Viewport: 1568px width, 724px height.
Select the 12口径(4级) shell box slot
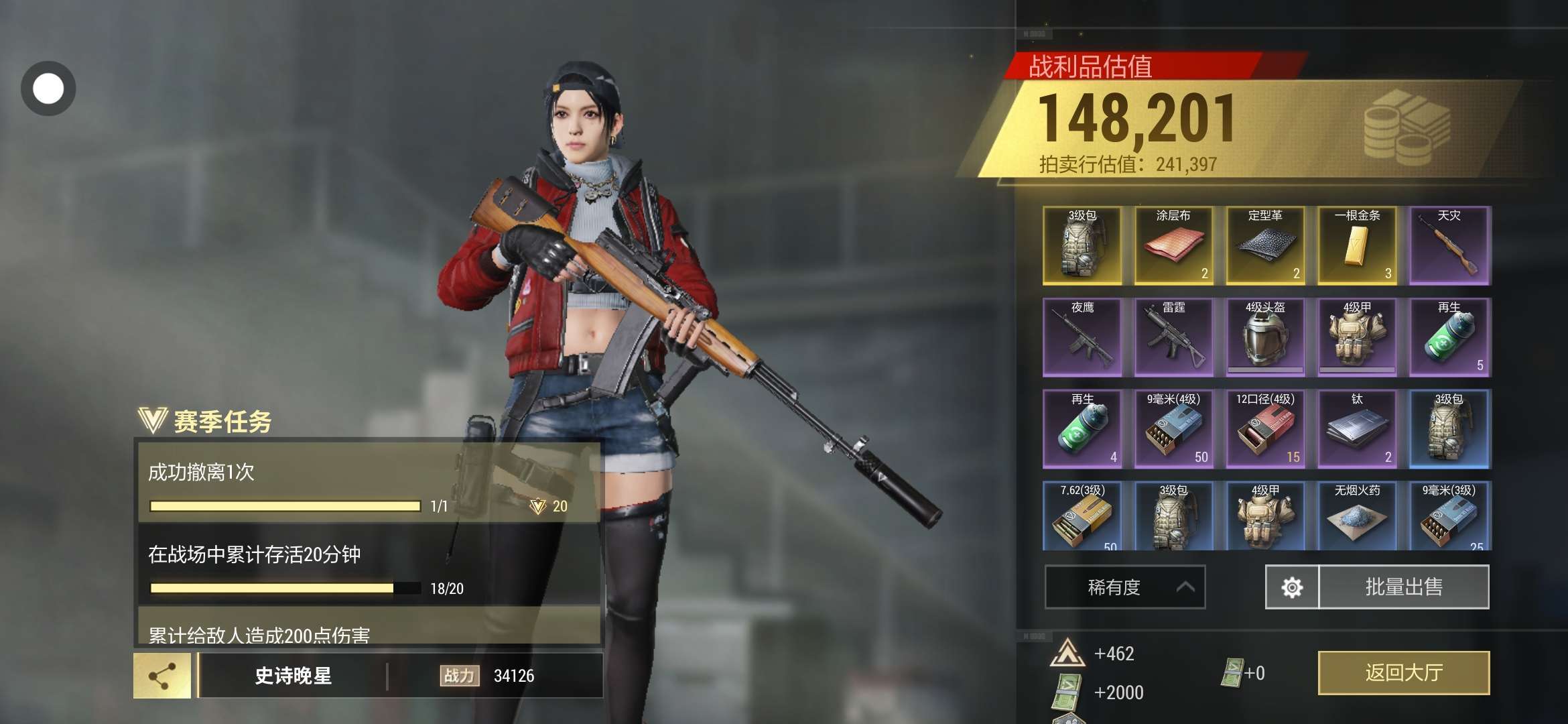[1265, 429]
